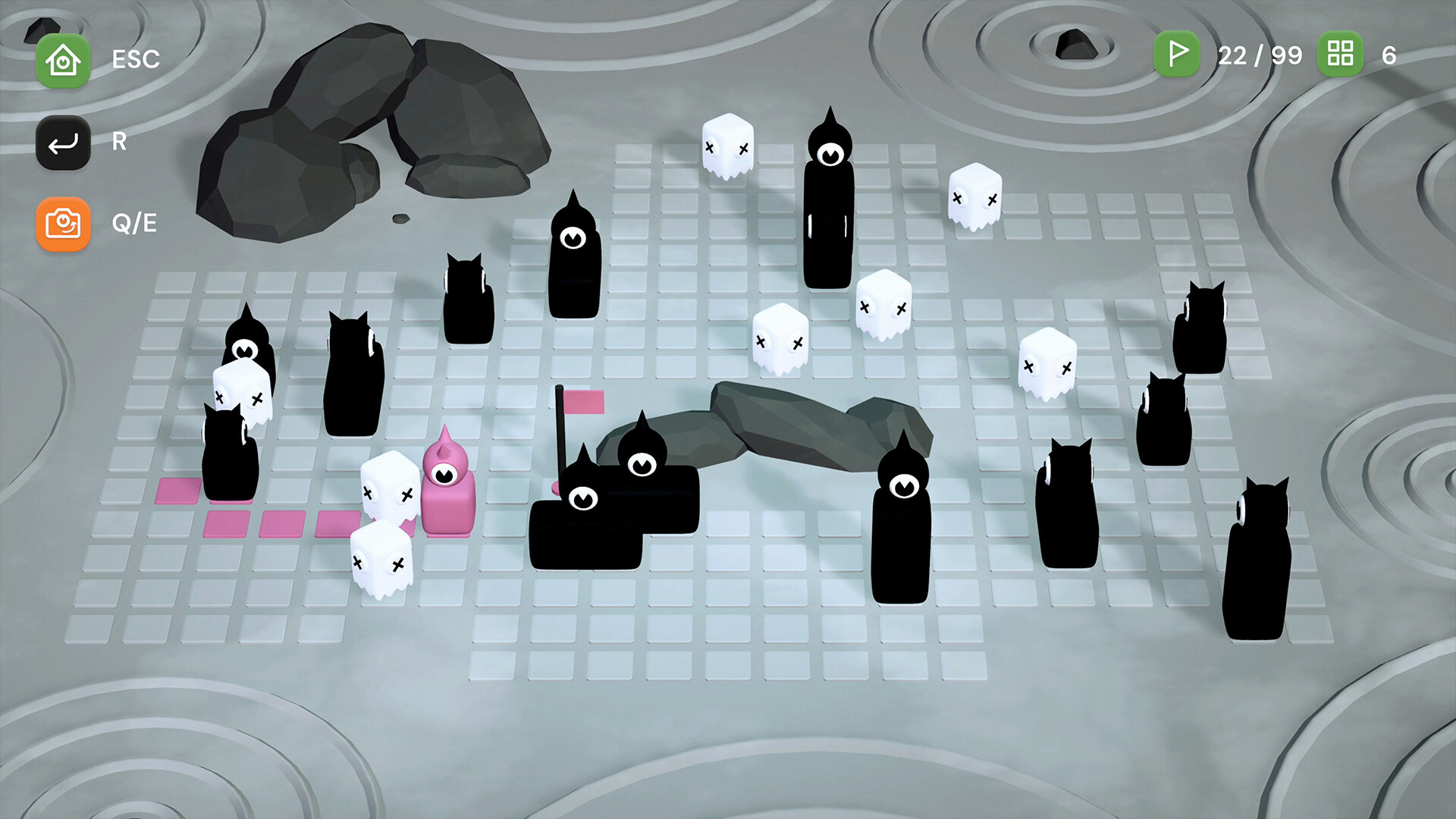Click the small pebble near the top-left rocks
This screenshot has height=819, width=1456.
click(400, 217)
